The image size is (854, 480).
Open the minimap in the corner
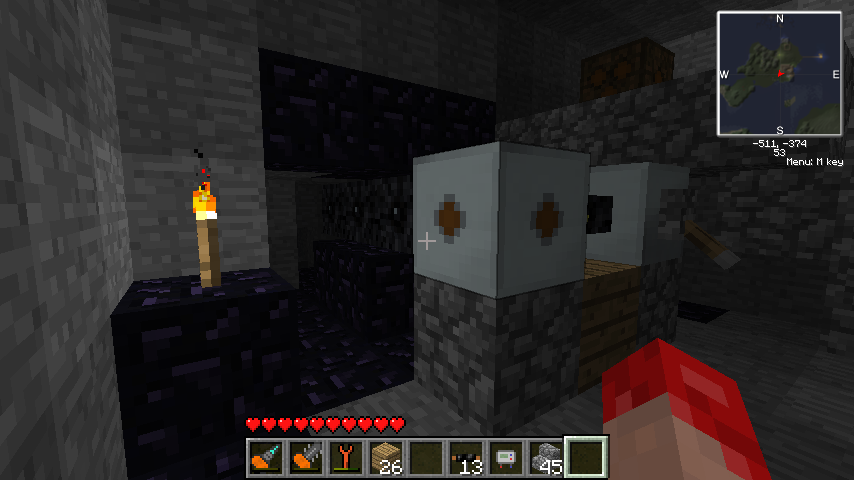[779, 73]
